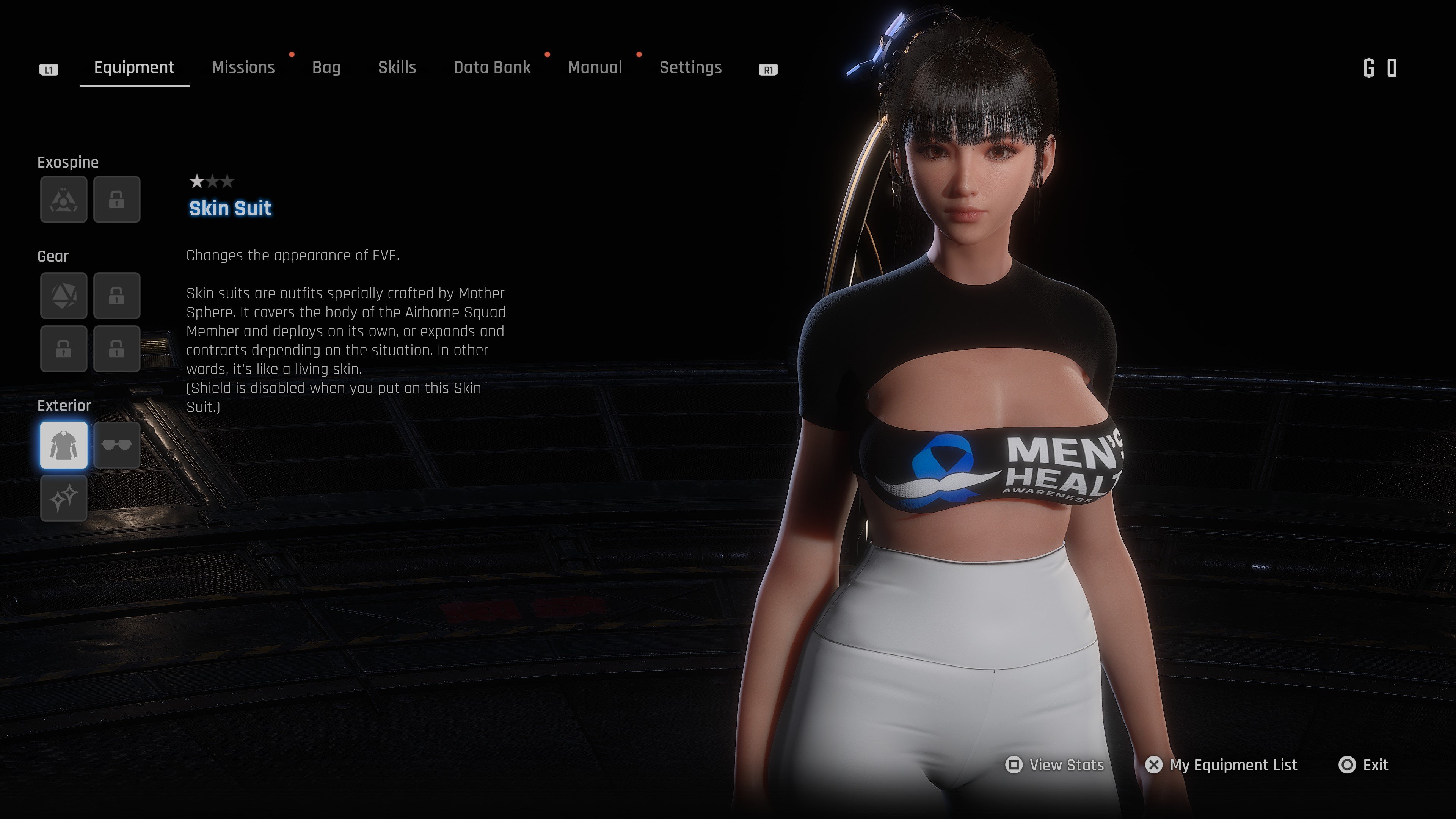Viewport: 1456px width, 819px height.
Task: Open the sunglasses accessory slot
Action: pos(117,446)
